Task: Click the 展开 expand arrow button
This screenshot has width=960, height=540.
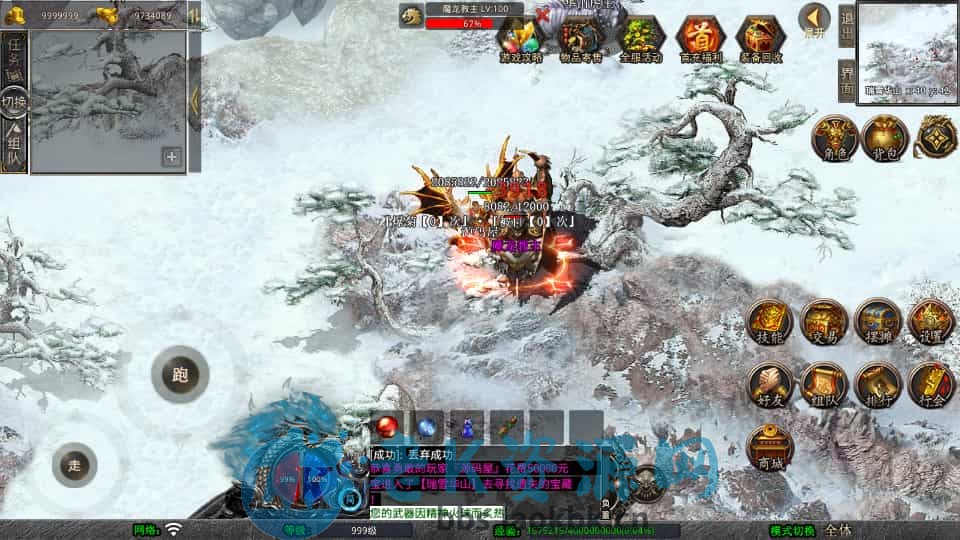Action: [814, 20]
